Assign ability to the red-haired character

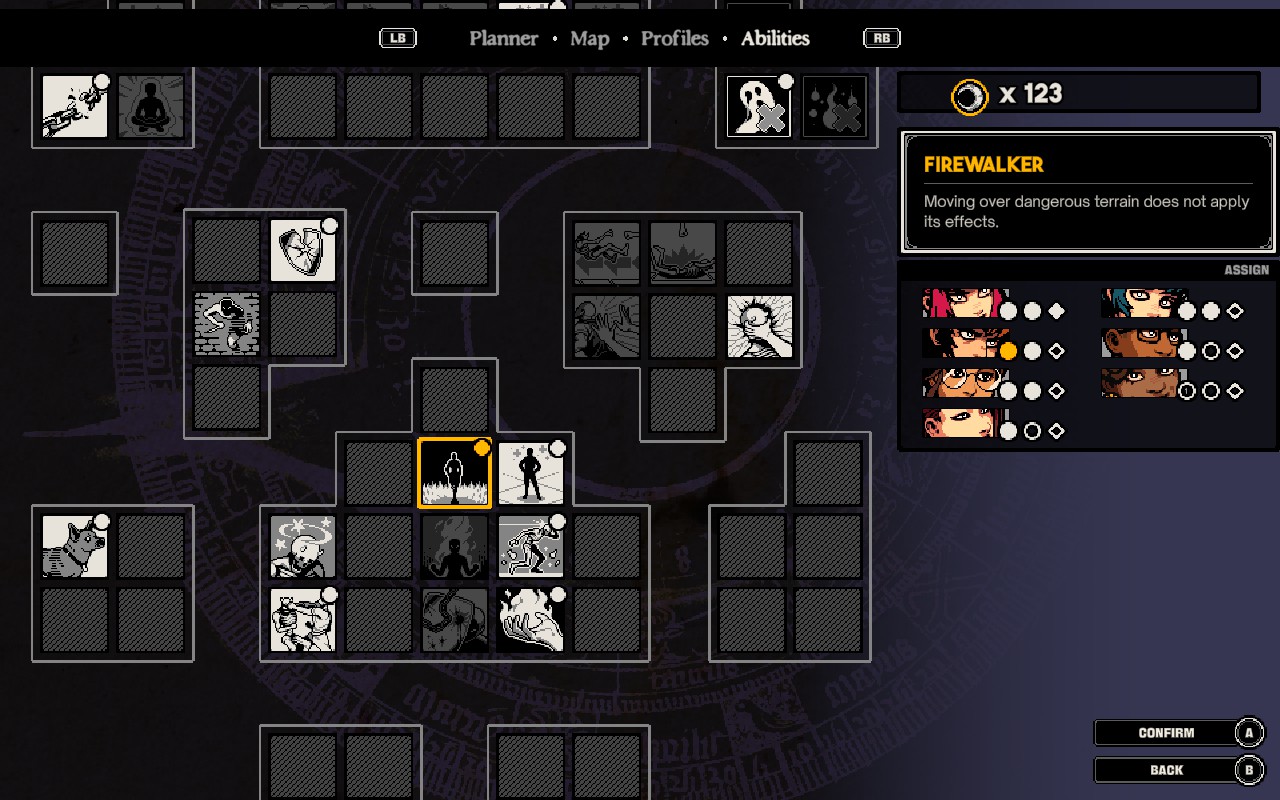[958, 304]
